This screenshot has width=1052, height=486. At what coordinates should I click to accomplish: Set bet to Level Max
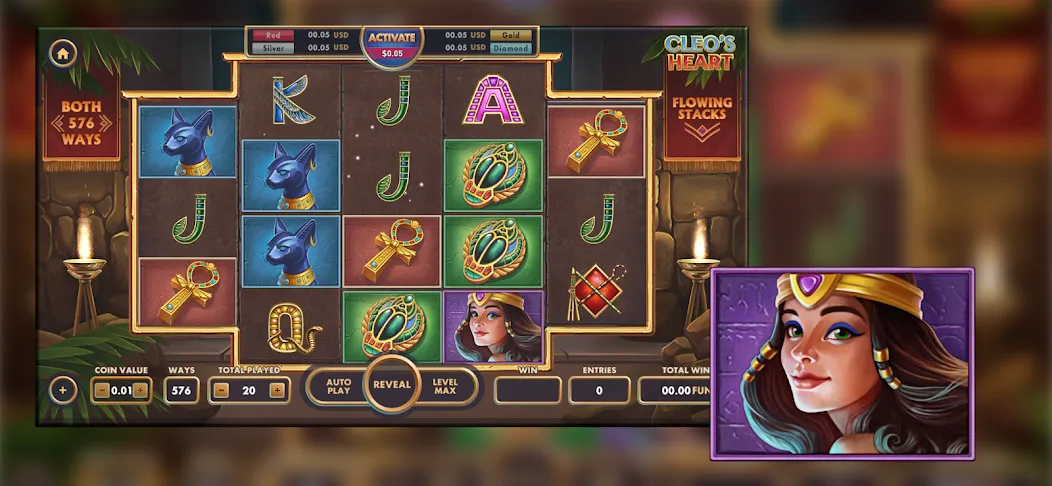pos(445,386)
